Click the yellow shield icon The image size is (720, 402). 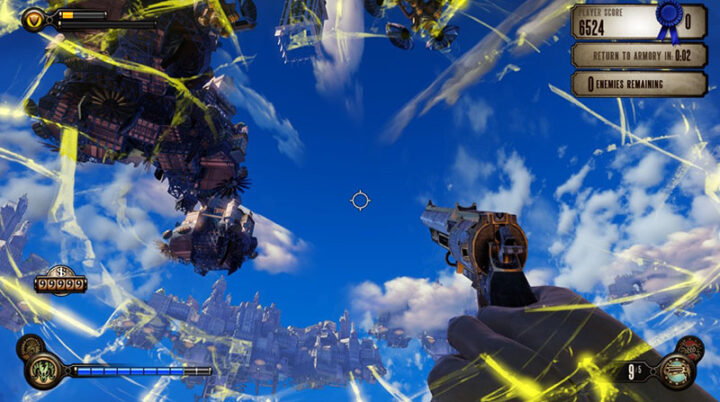33,17
